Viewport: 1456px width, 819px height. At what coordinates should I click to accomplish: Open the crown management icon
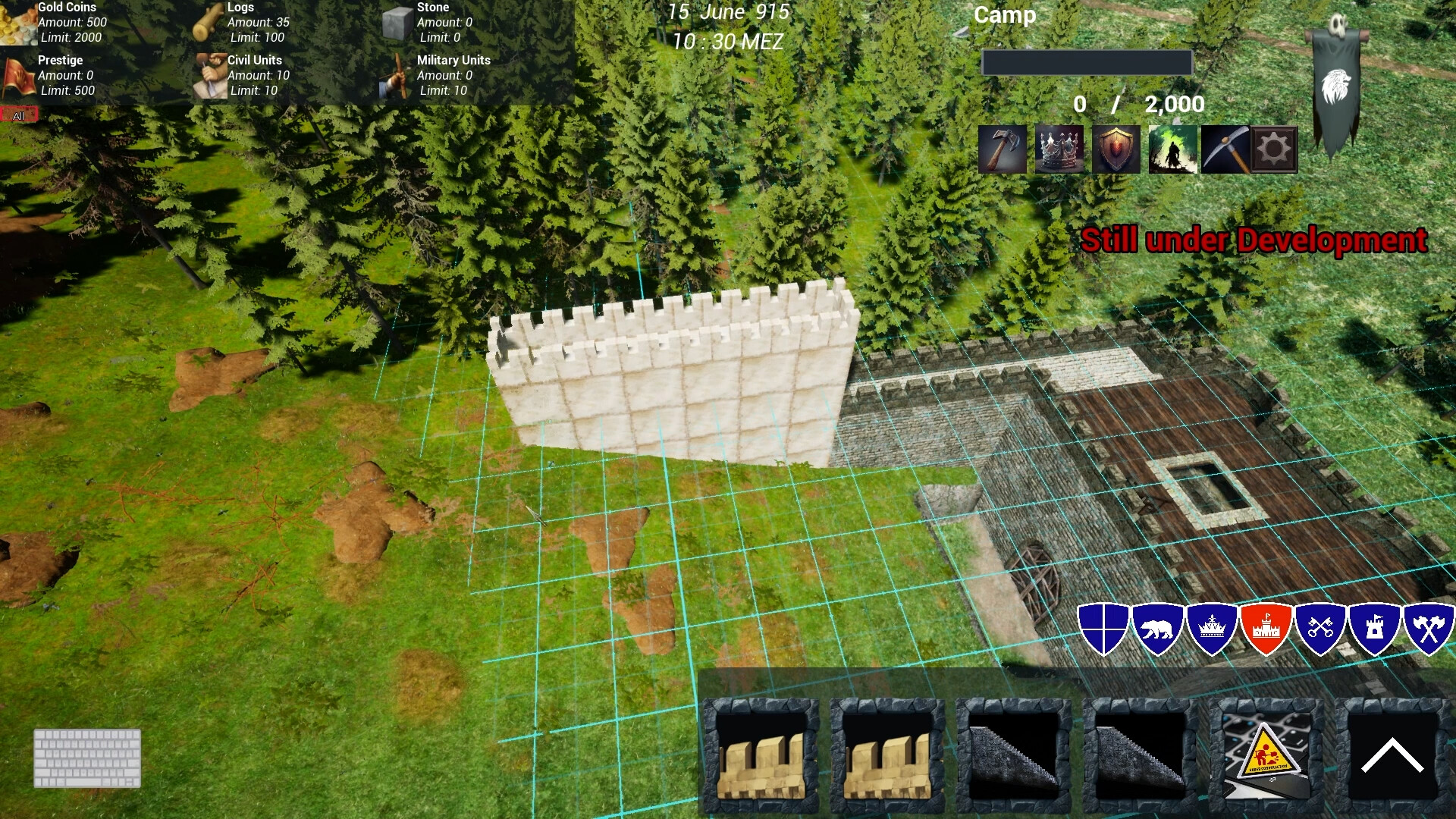pyautogui.click(x=1059, y=149)
